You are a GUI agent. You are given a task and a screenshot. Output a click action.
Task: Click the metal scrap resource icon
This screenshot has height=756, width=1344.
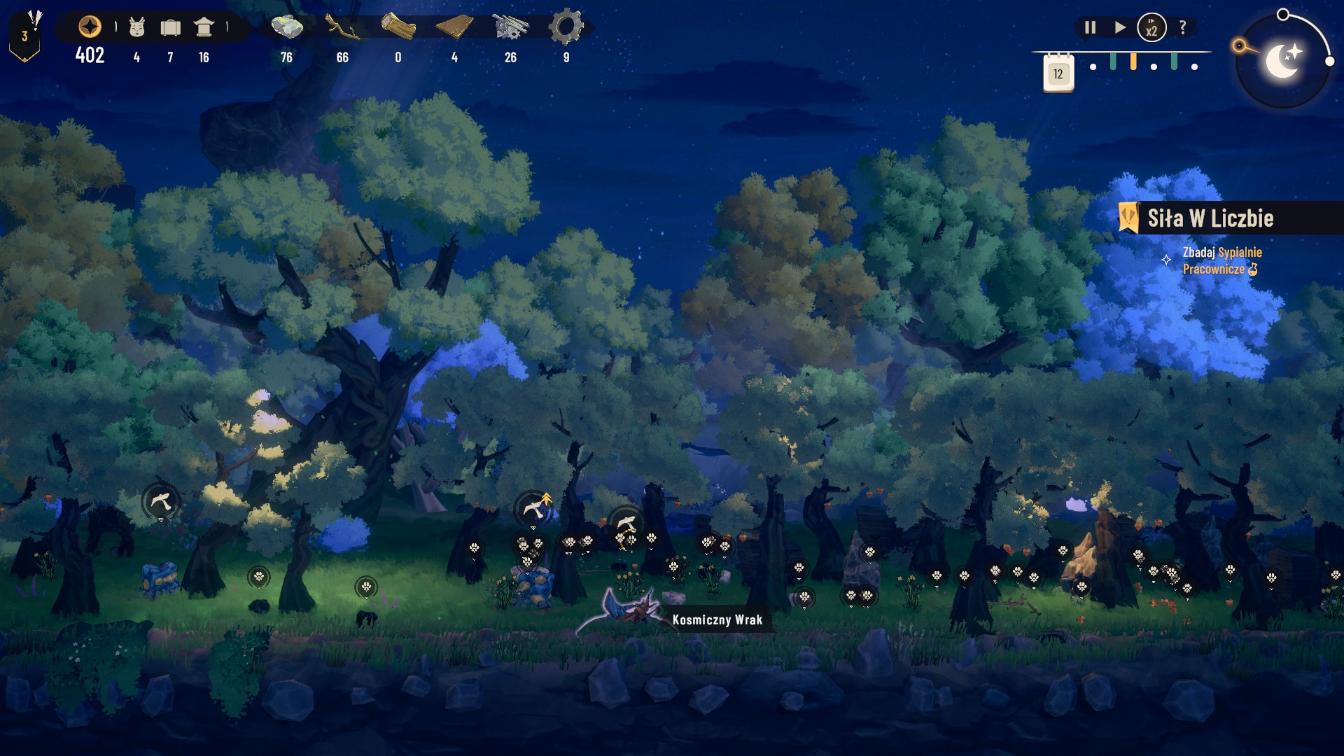coord(510,27)
